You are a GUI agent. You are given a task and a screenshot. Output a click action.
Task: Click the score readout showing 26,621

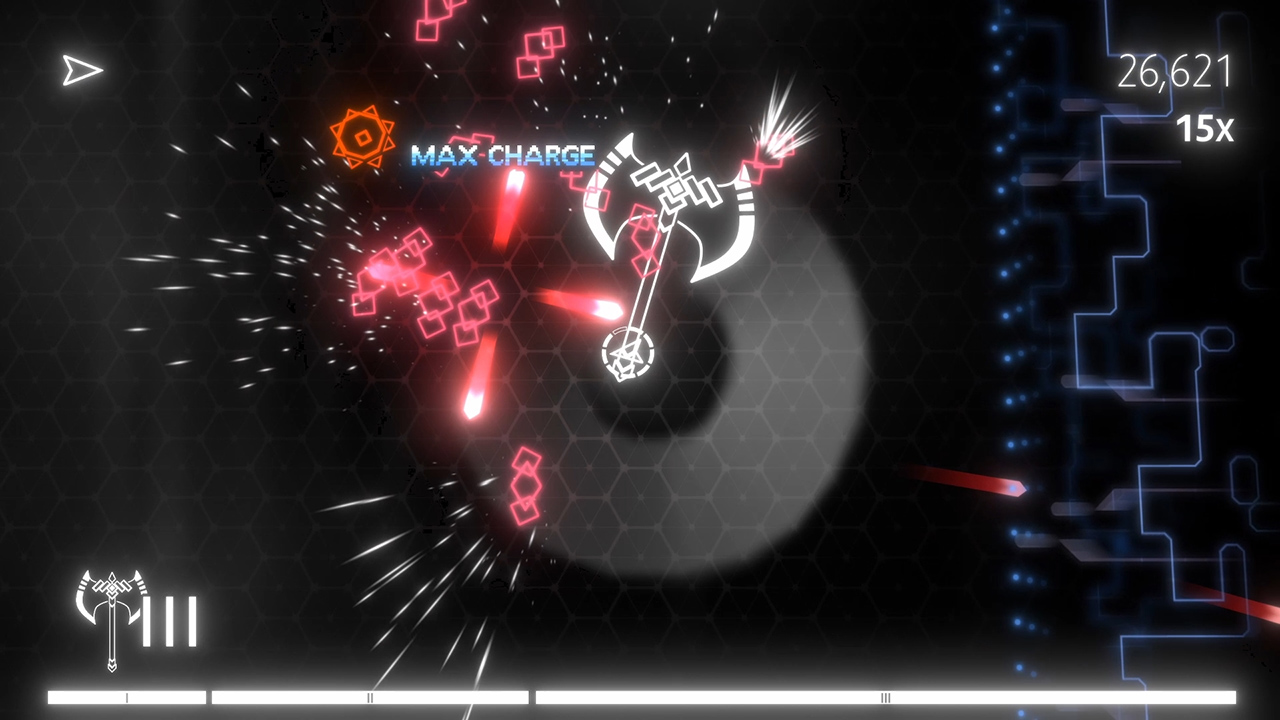coord(1178,72)
